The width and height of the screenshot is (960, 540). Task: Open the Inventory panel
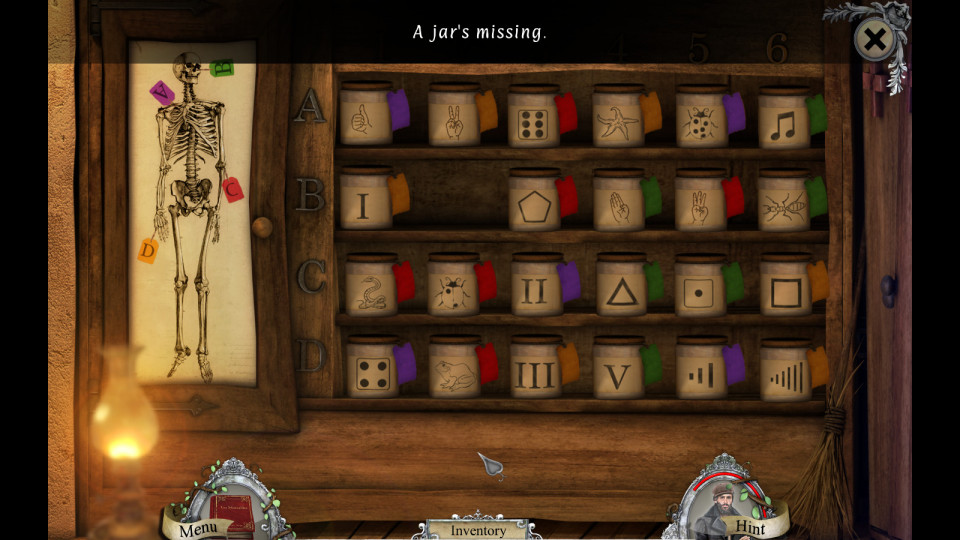tap(478, 530)
